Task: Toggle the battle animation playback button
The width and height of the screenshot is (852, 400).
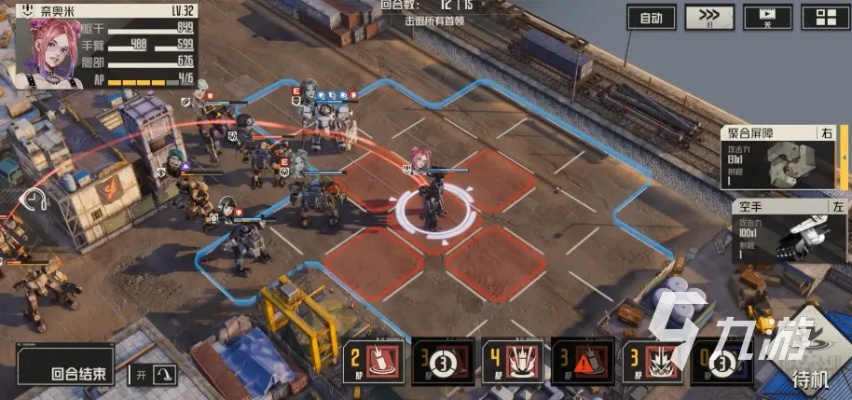Action: 765,17
